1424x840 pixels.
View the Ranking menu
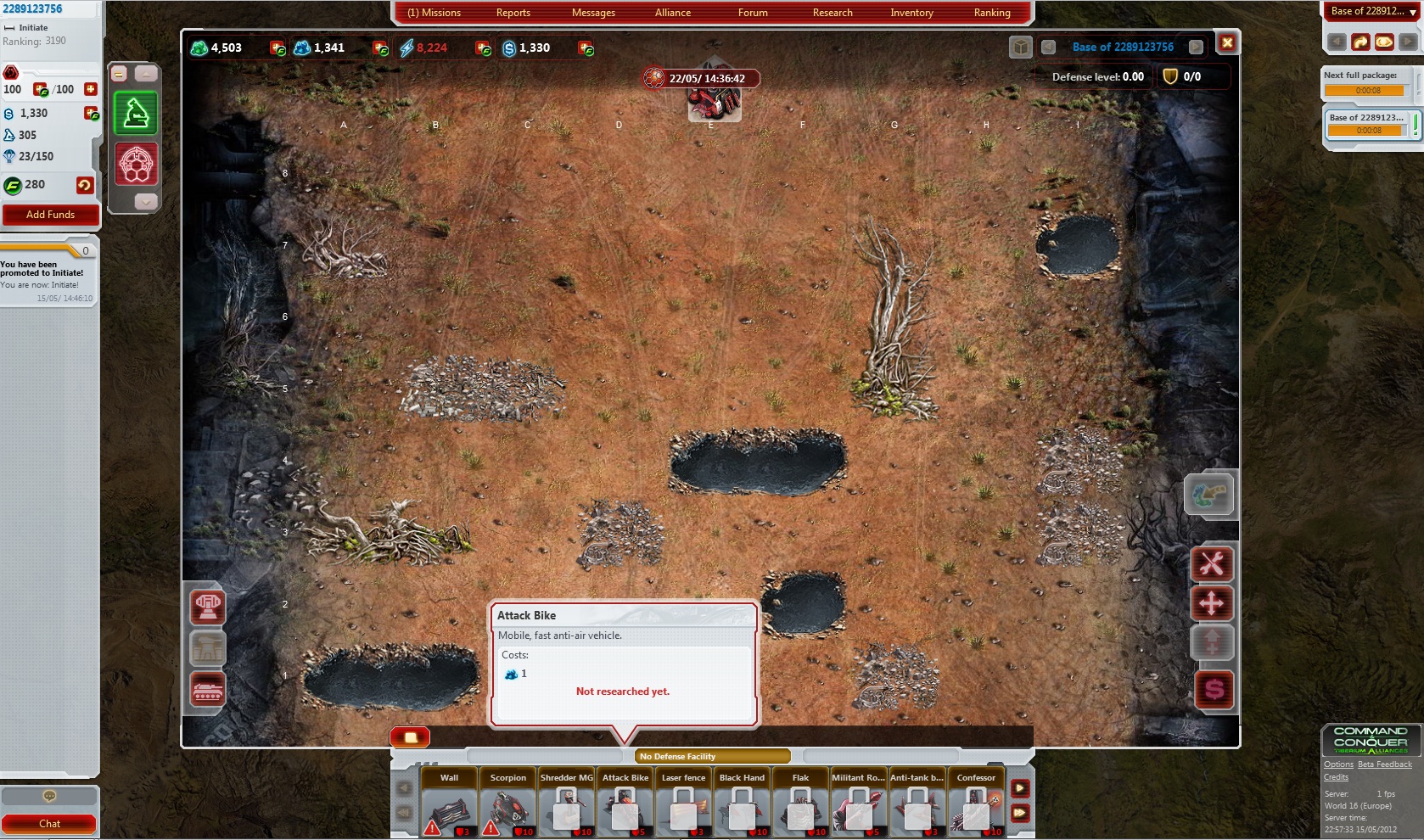point(991,13)
